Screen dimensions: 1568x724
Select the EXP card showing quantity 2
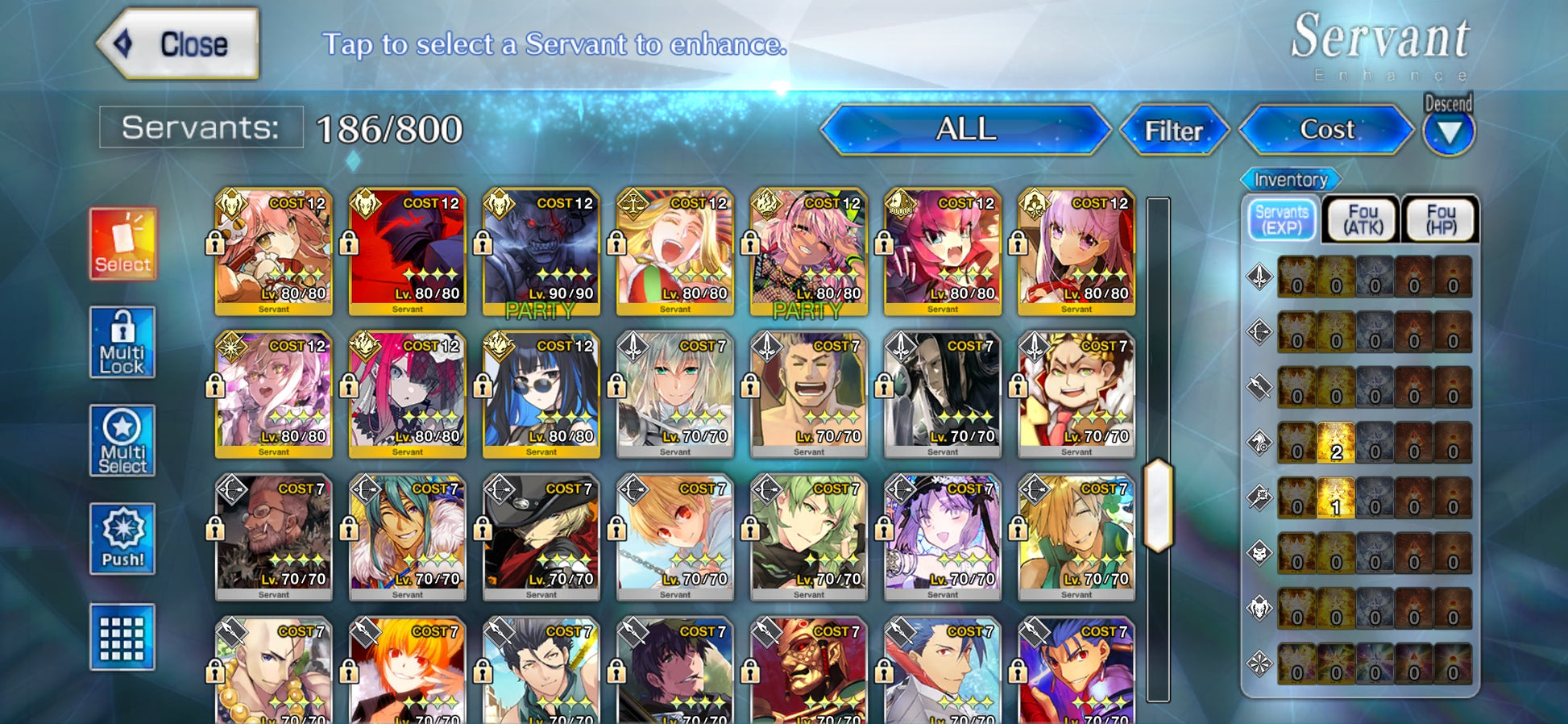point(1336,443)
